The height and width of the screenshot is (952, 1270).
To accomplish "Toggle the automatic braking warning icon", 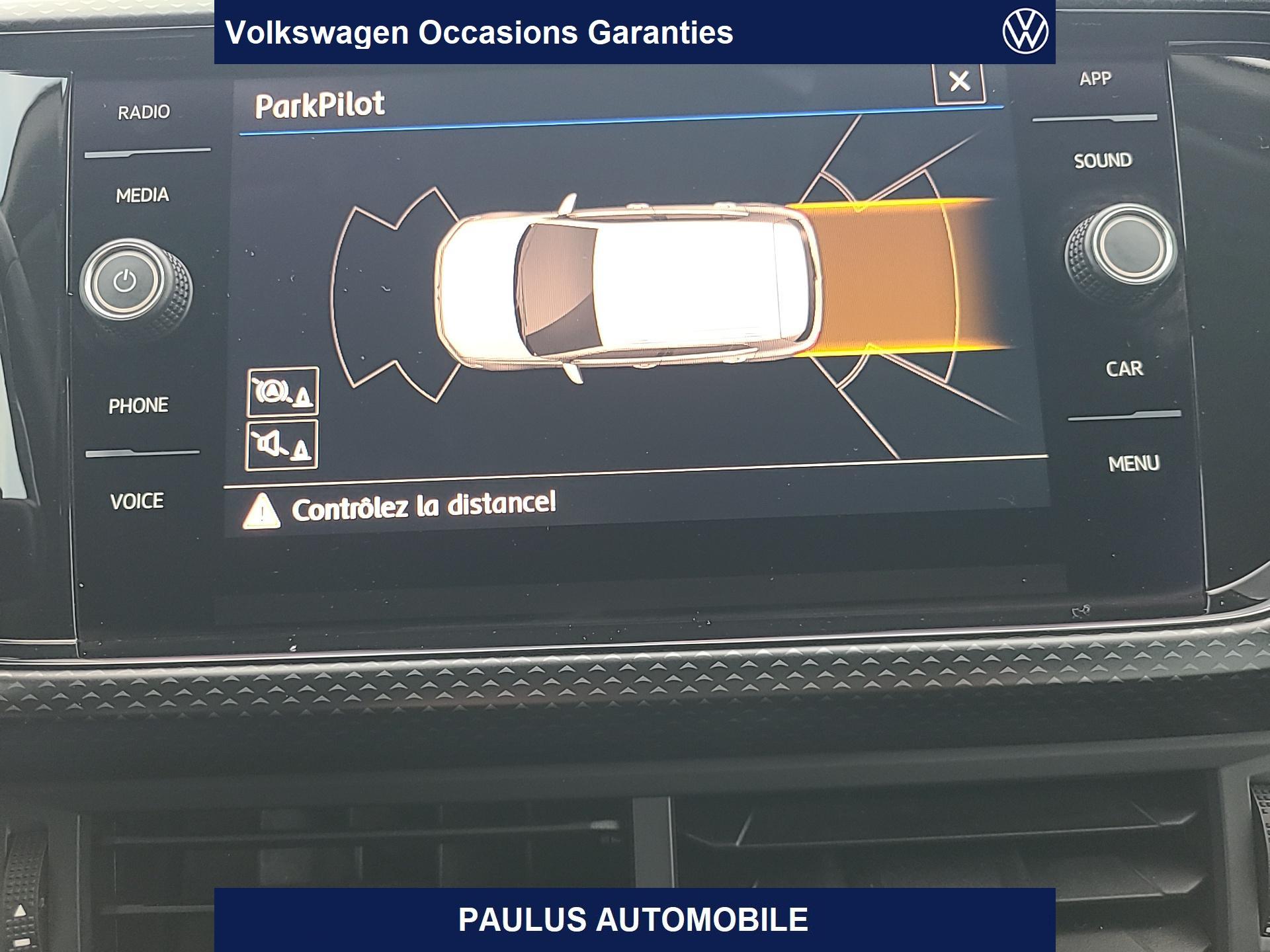I will (x=283, y=392).
